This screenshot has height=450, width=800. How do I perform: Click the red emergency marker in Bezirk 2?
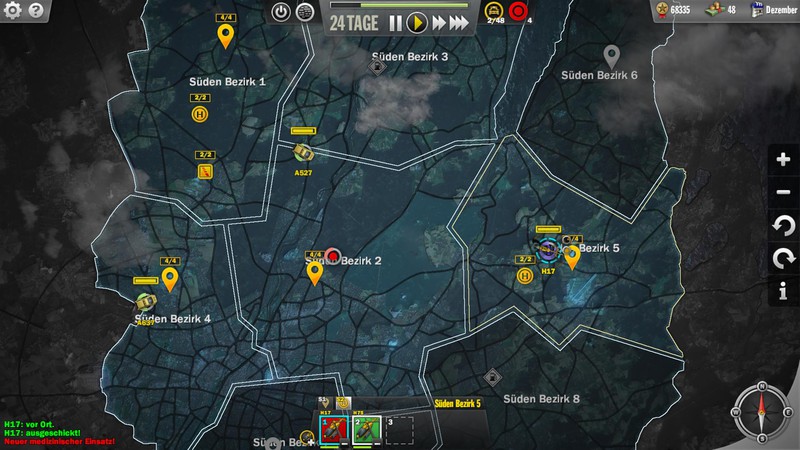[333, 256]
